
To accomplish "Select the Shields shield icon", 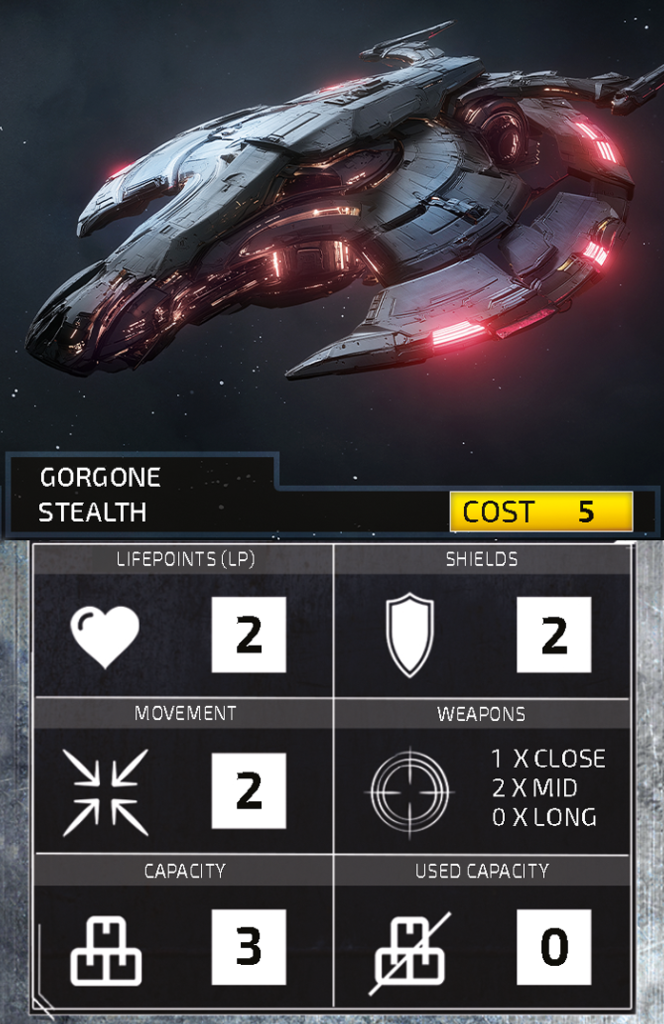I will 410,635.
